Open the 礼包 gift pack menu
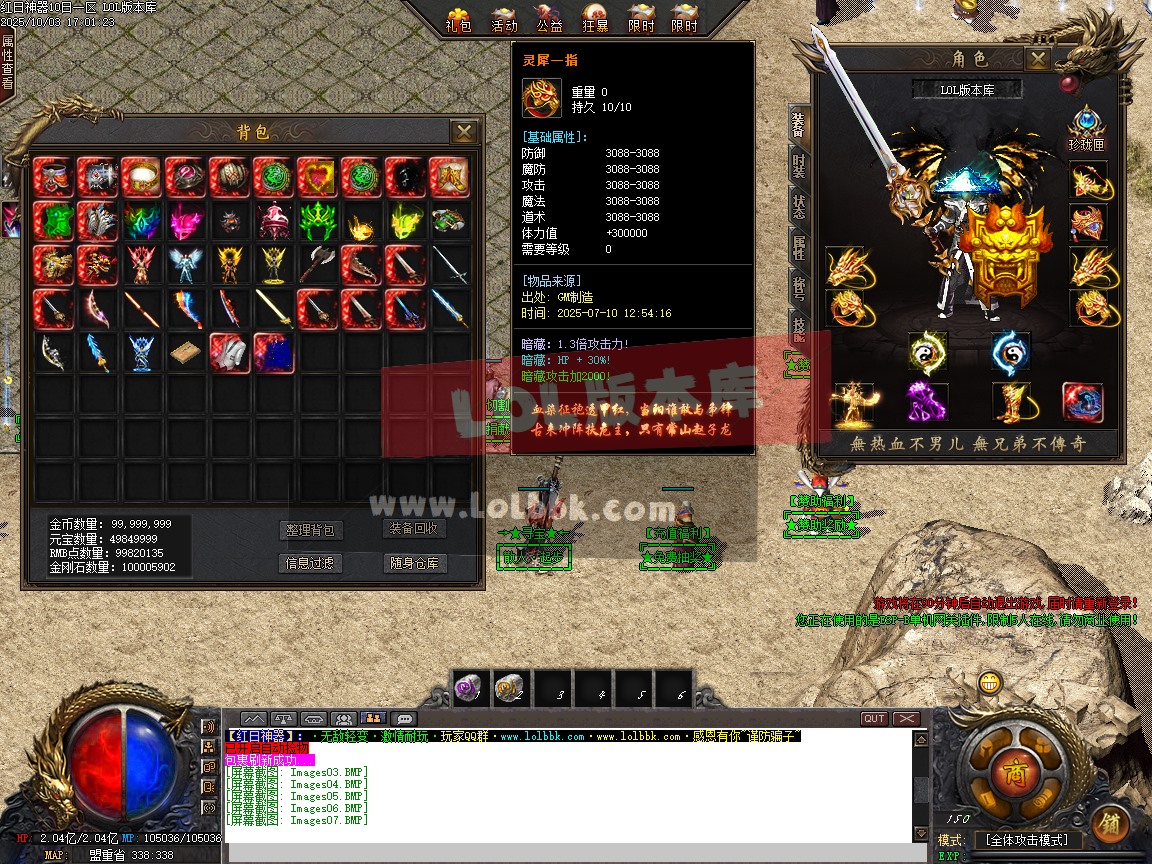Viewport: 1152px width, 864px height. tap(459, 18)
